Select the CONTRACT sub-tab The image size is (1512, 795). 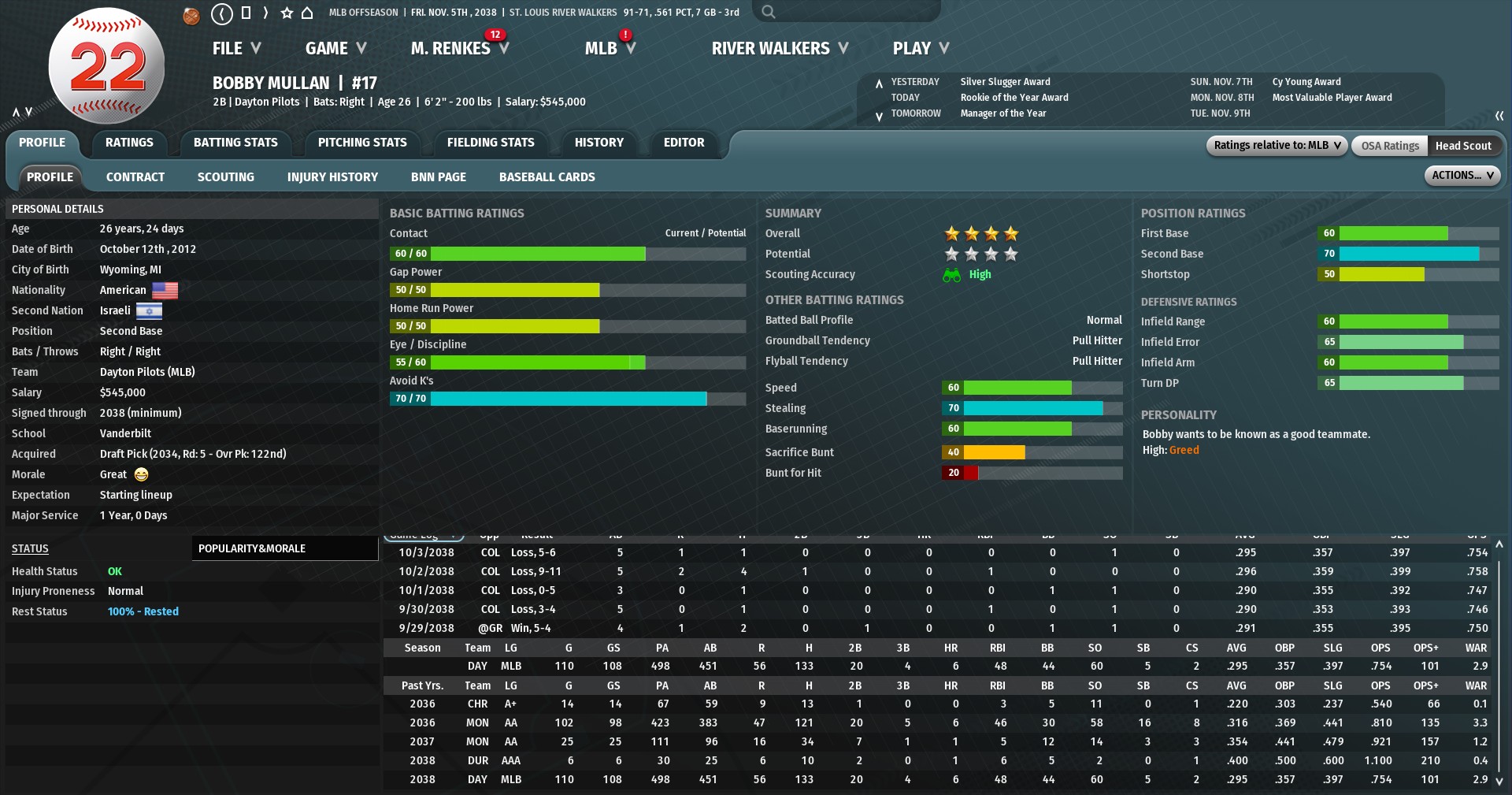tap(135, 177)
